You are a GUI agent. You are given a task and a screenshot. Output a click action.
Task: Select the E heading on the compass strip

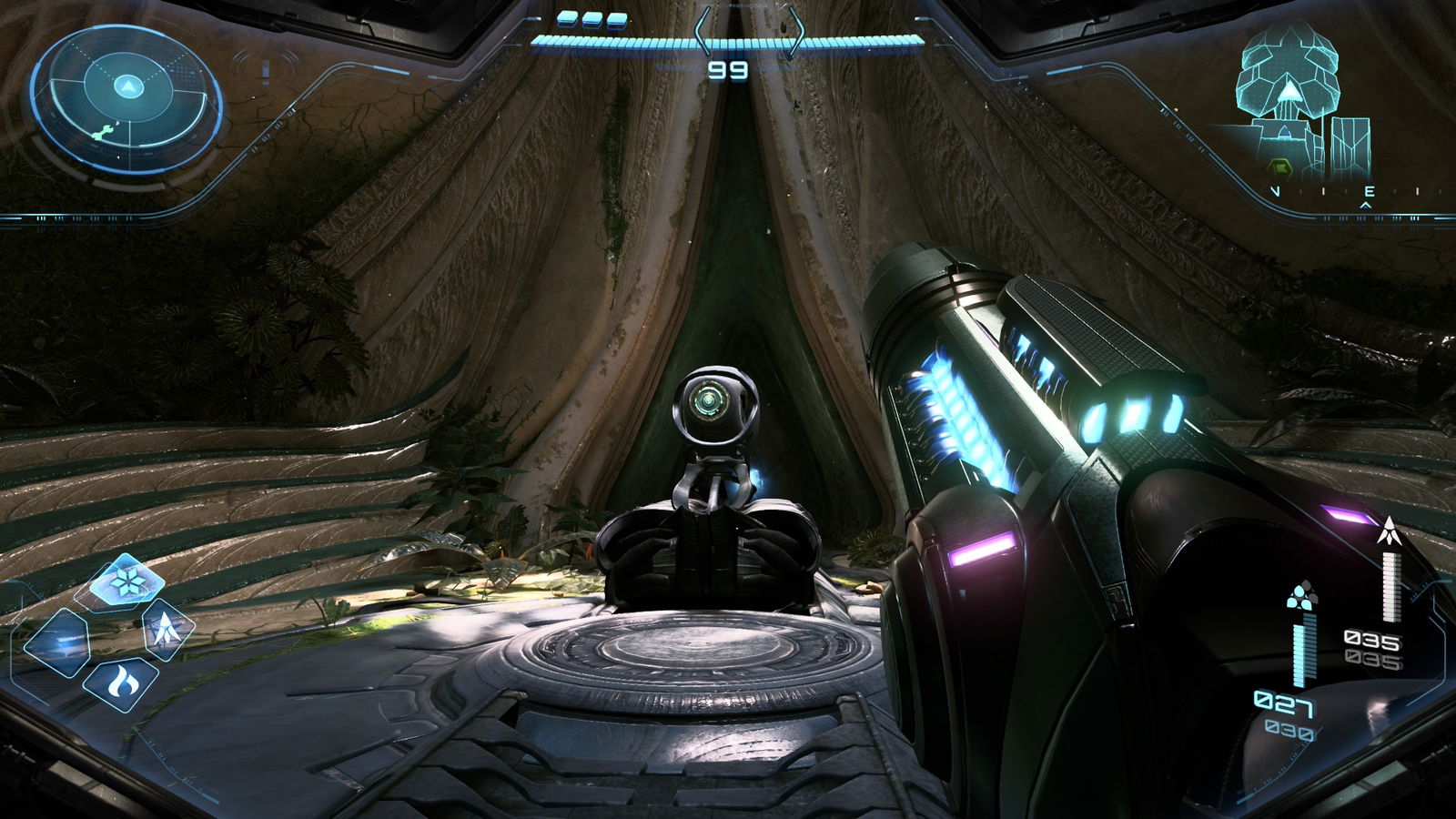tap(1371, 192)
